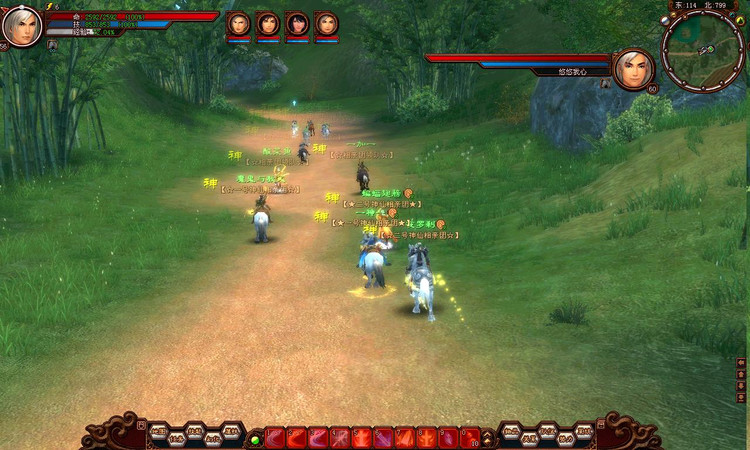The width and height of the screenshot is (750, 450).
Task: Click the player's white-haired portrait
Action: (22, 26)
